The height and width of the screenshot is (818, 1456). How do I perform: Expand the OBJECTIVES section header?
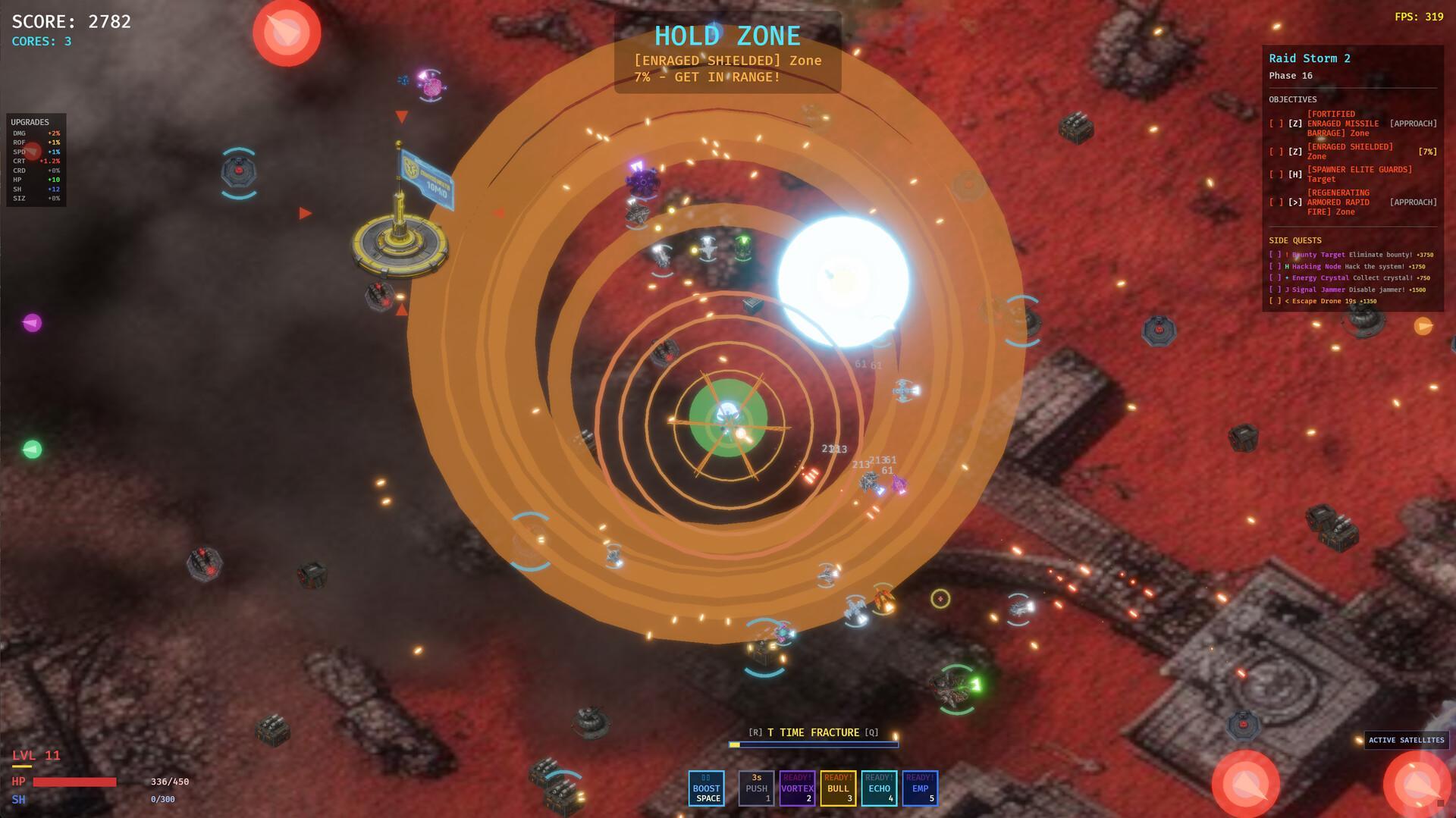click(x=1291, y=99)
